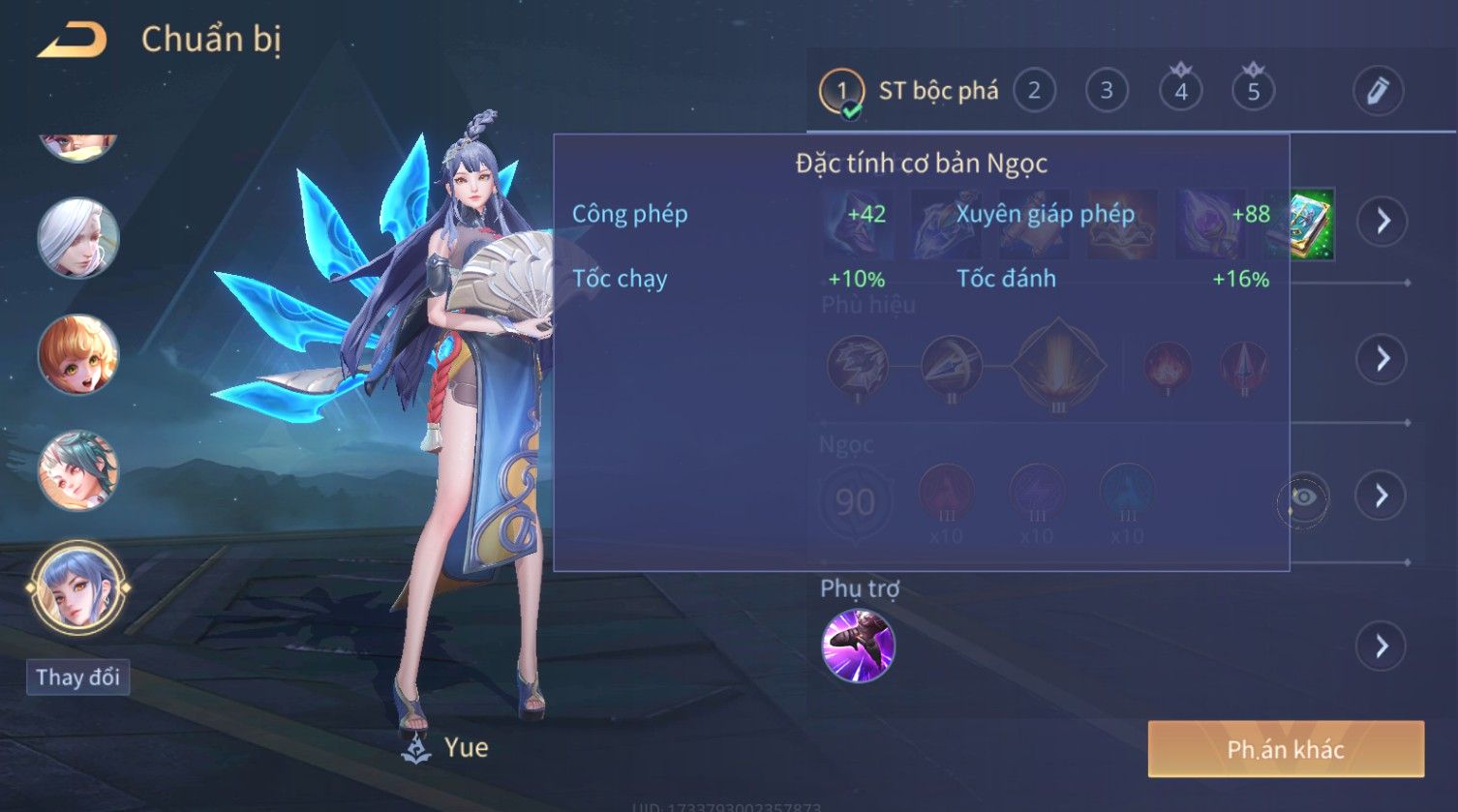Open the Ngọc gem details arrow
Viewport: 1458px width, 812px height.
1382,496
